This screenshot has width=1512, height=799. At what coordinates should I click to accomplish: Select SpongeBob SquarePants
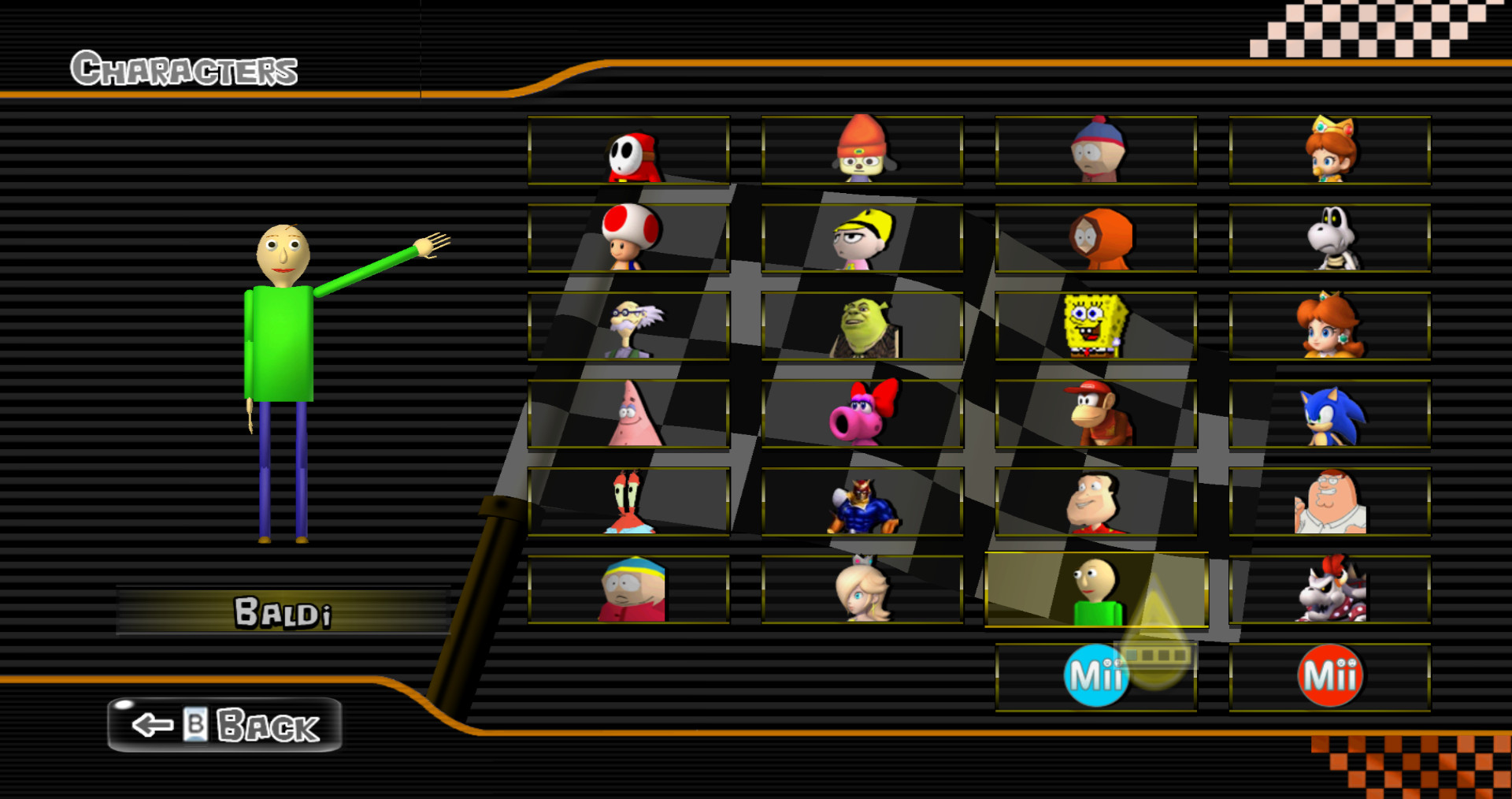(x=1095, y=326)
